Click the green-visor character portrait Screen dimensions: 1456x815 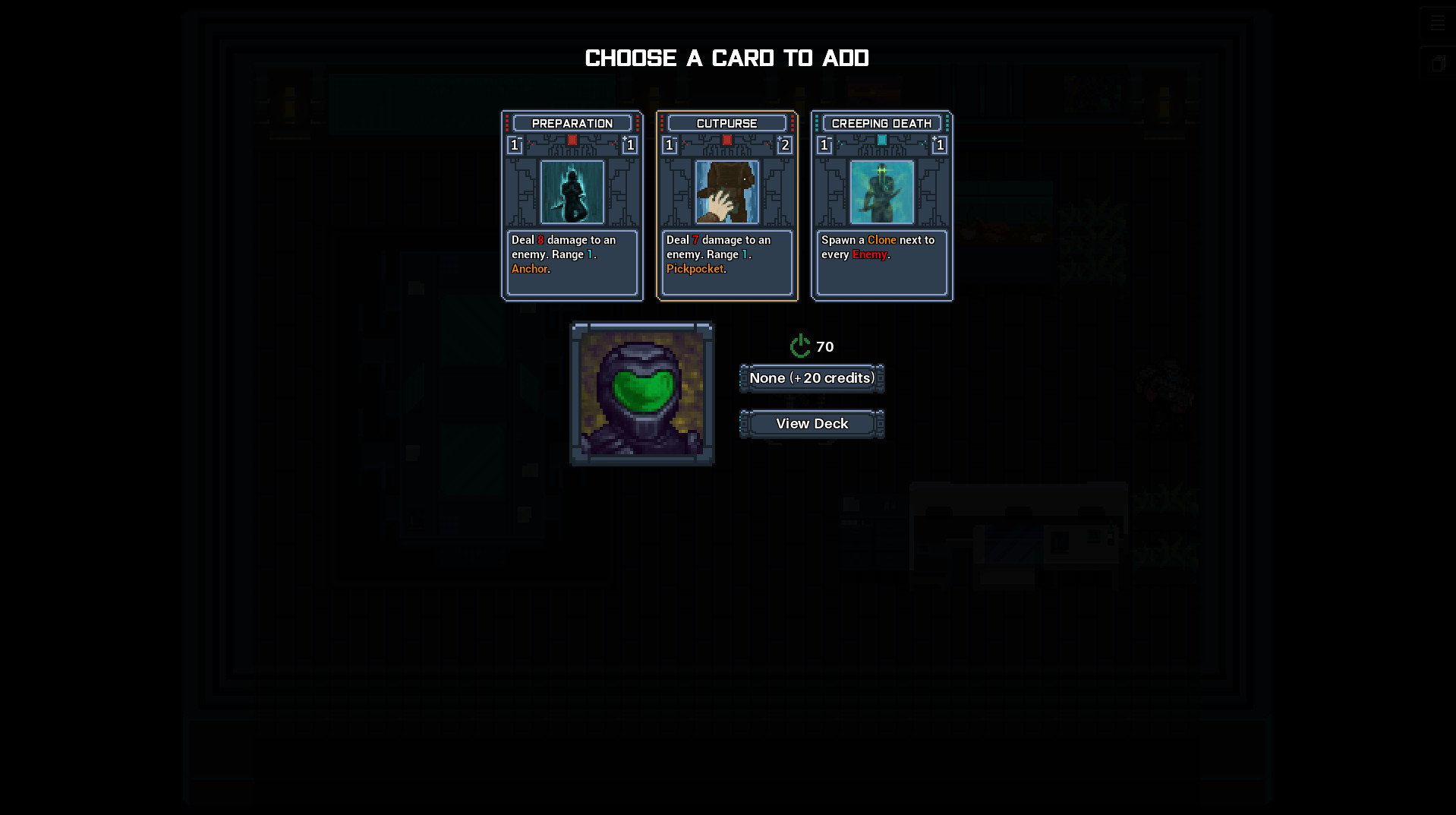click(x=641, y=393)
